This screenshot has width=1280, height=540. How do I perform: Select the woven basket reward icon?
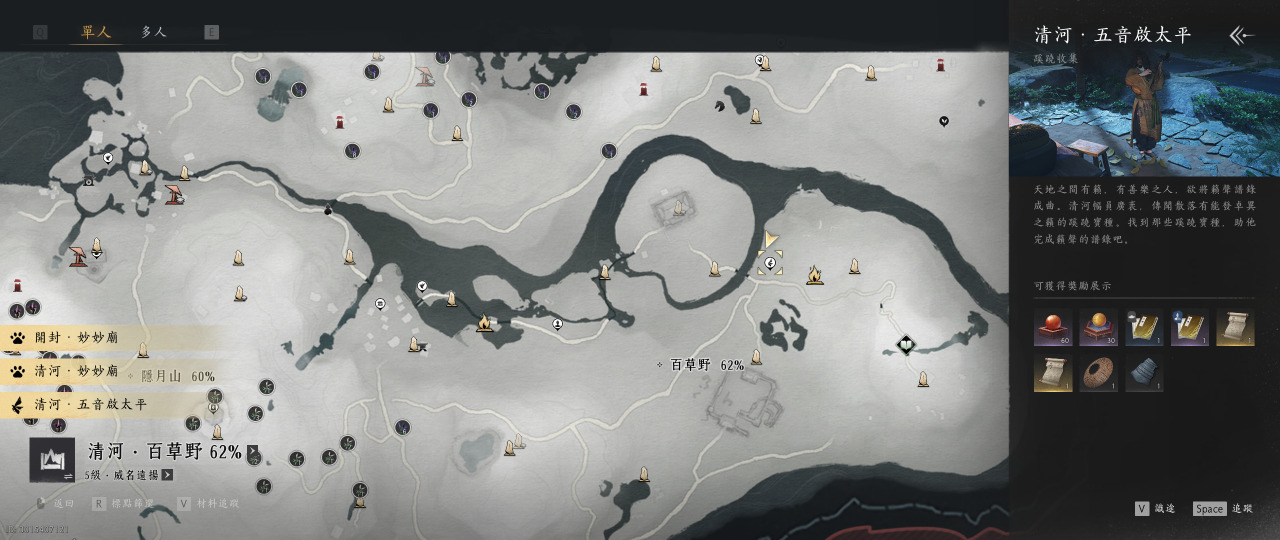click(1098, 373)
